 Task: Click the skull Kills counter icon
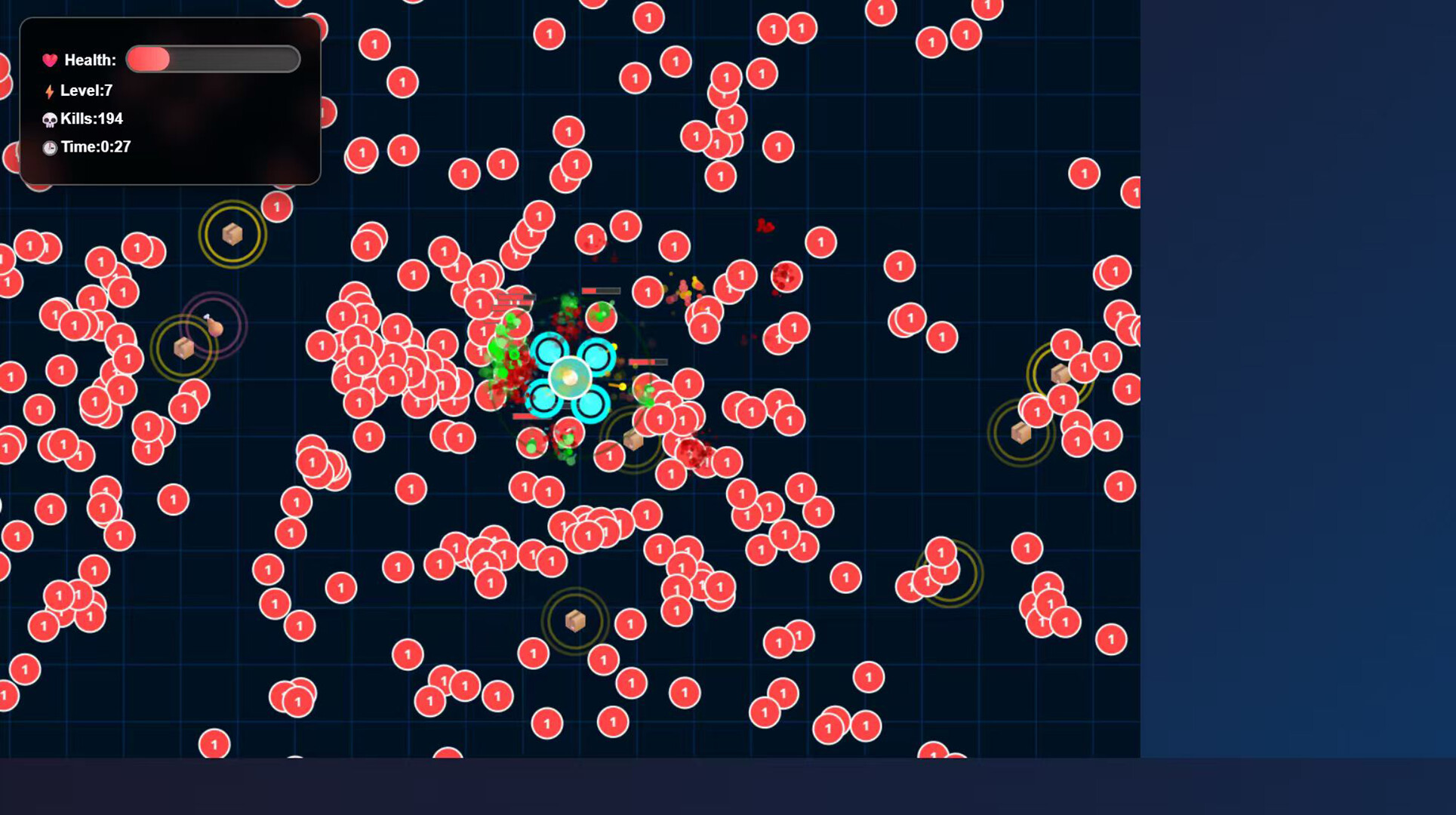coord(48,118)
